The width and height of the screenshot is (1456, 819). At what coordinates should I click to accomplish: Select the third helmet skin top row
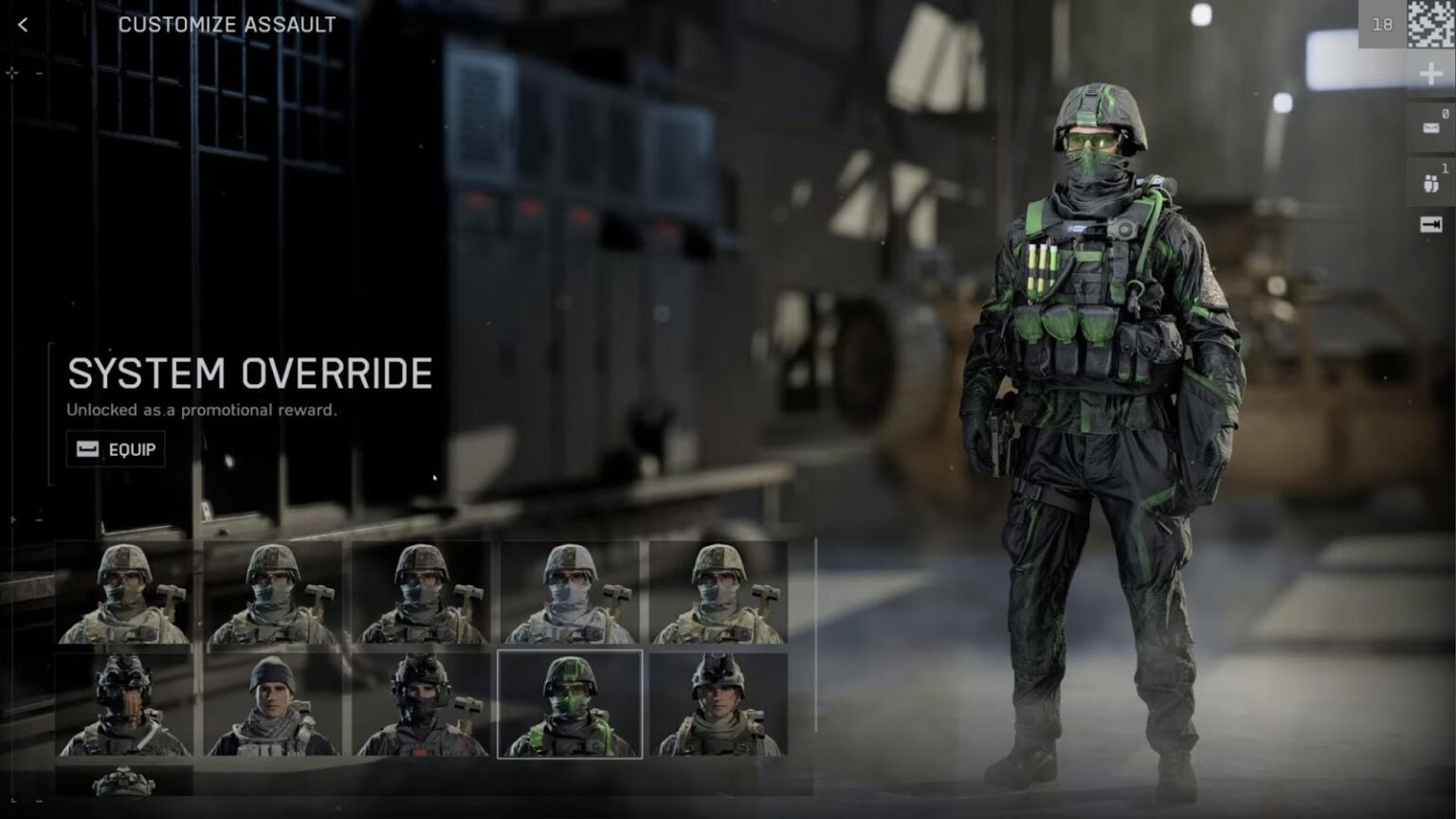[x=421, y=592]
